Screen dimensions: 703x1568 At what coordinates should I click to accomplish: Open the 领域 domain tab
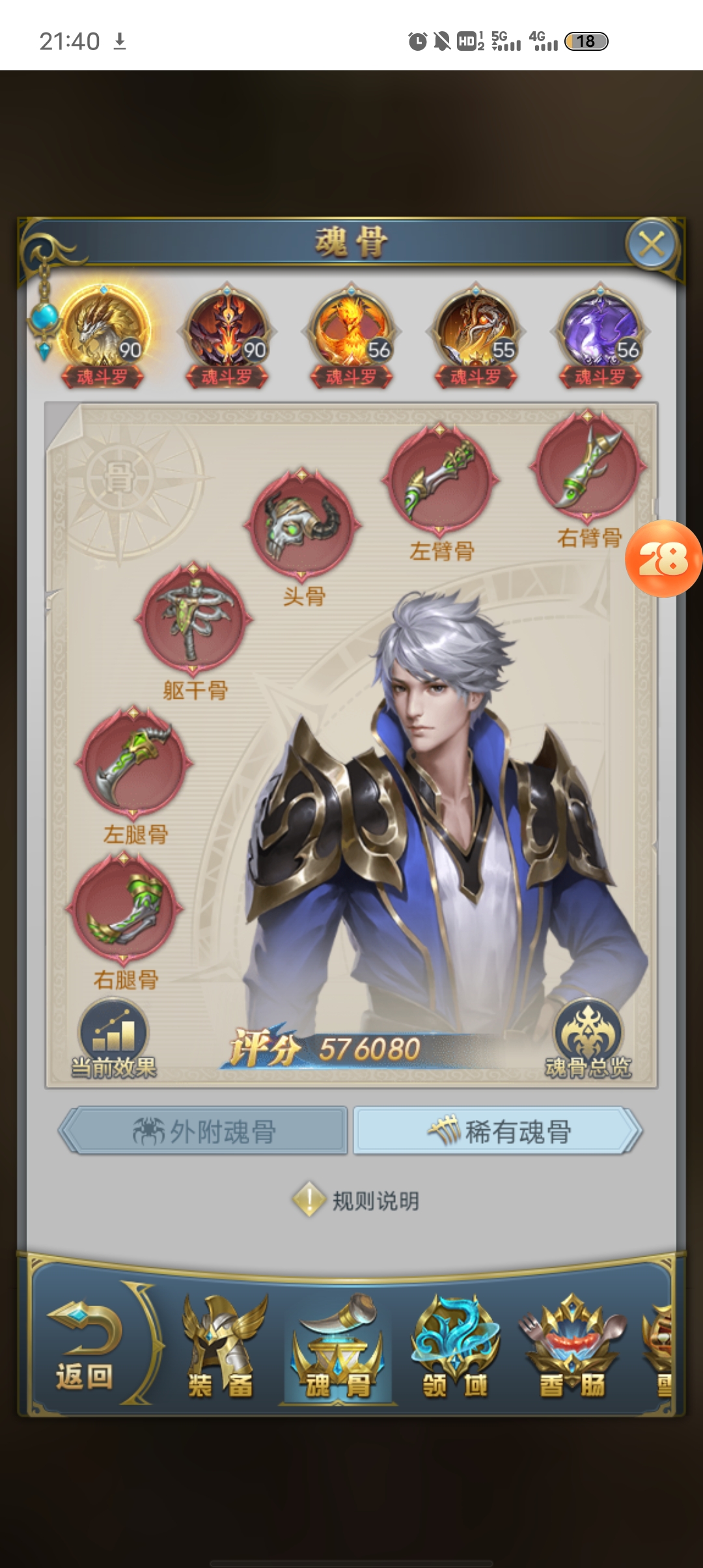tap(455, 1349)
